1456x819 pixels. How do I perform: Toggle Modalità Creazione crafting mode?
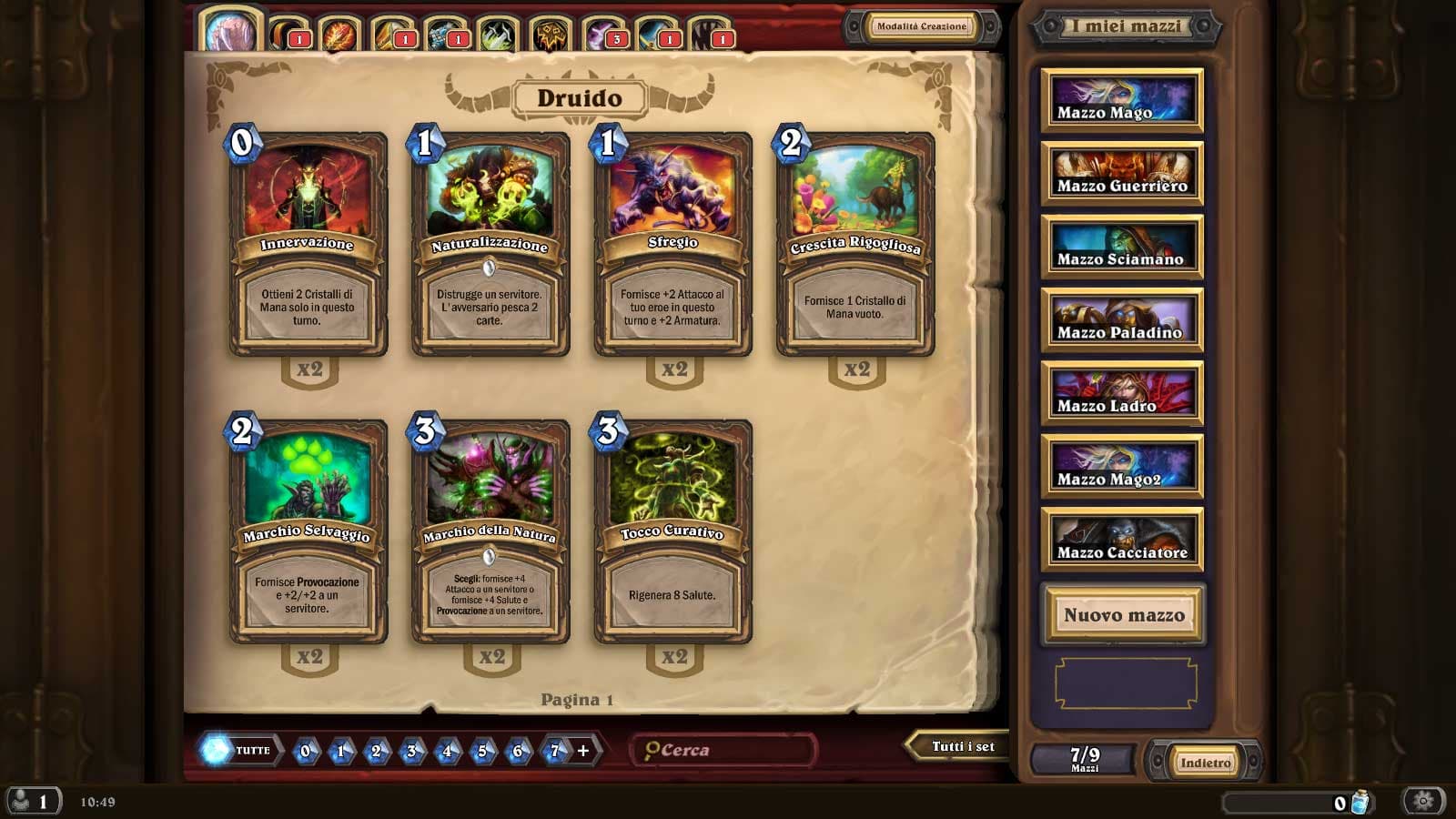[921, 26]
